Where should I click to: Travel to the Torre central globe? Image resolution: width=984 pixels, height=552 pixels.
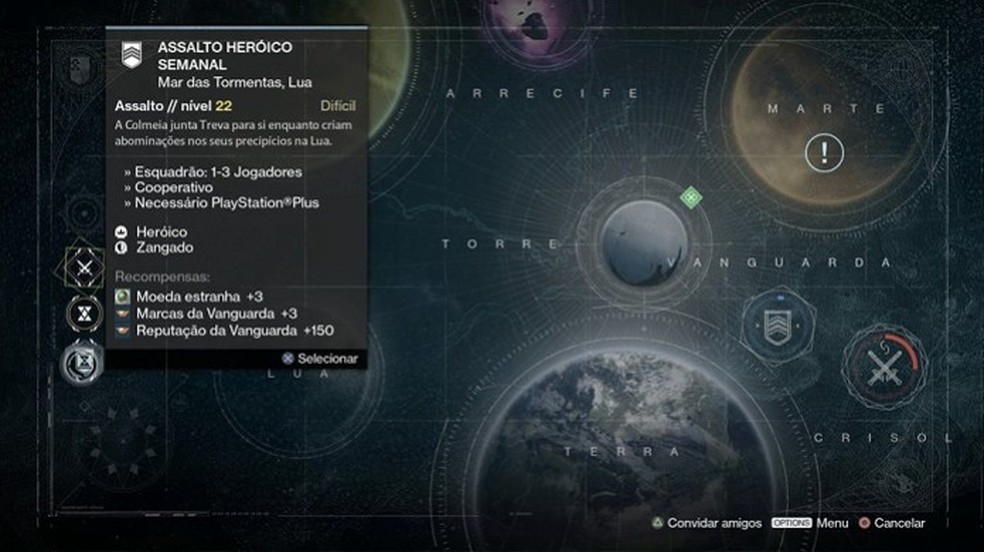tap(644, 243)
